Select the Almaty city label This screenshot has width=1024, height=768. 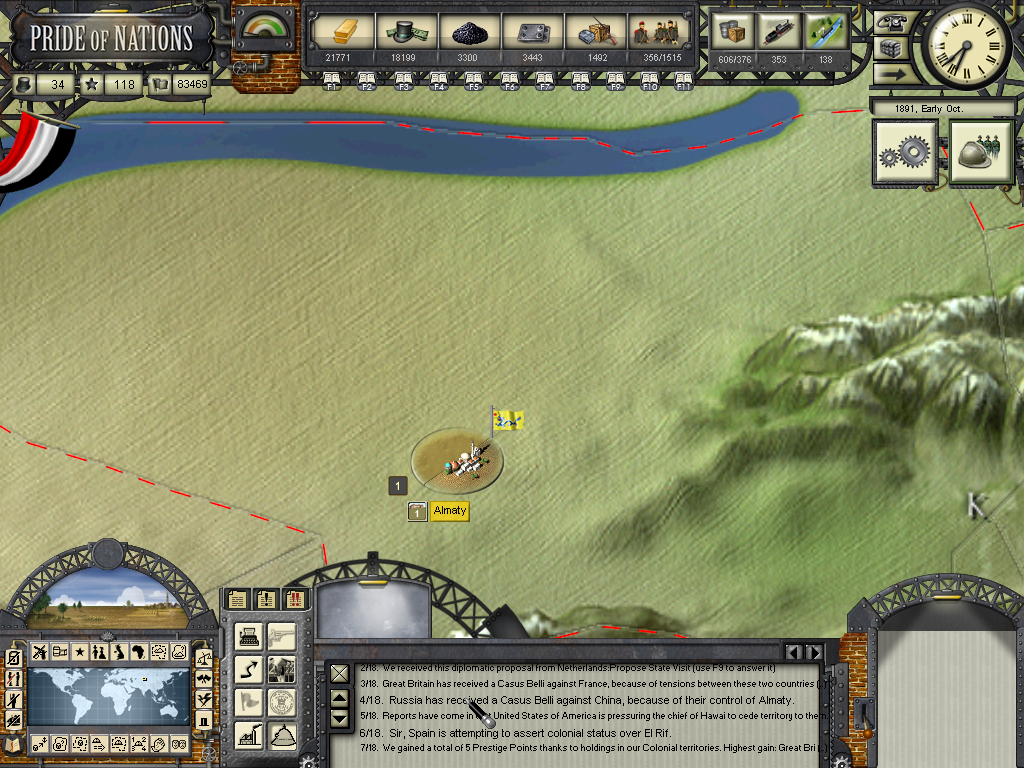450,511
